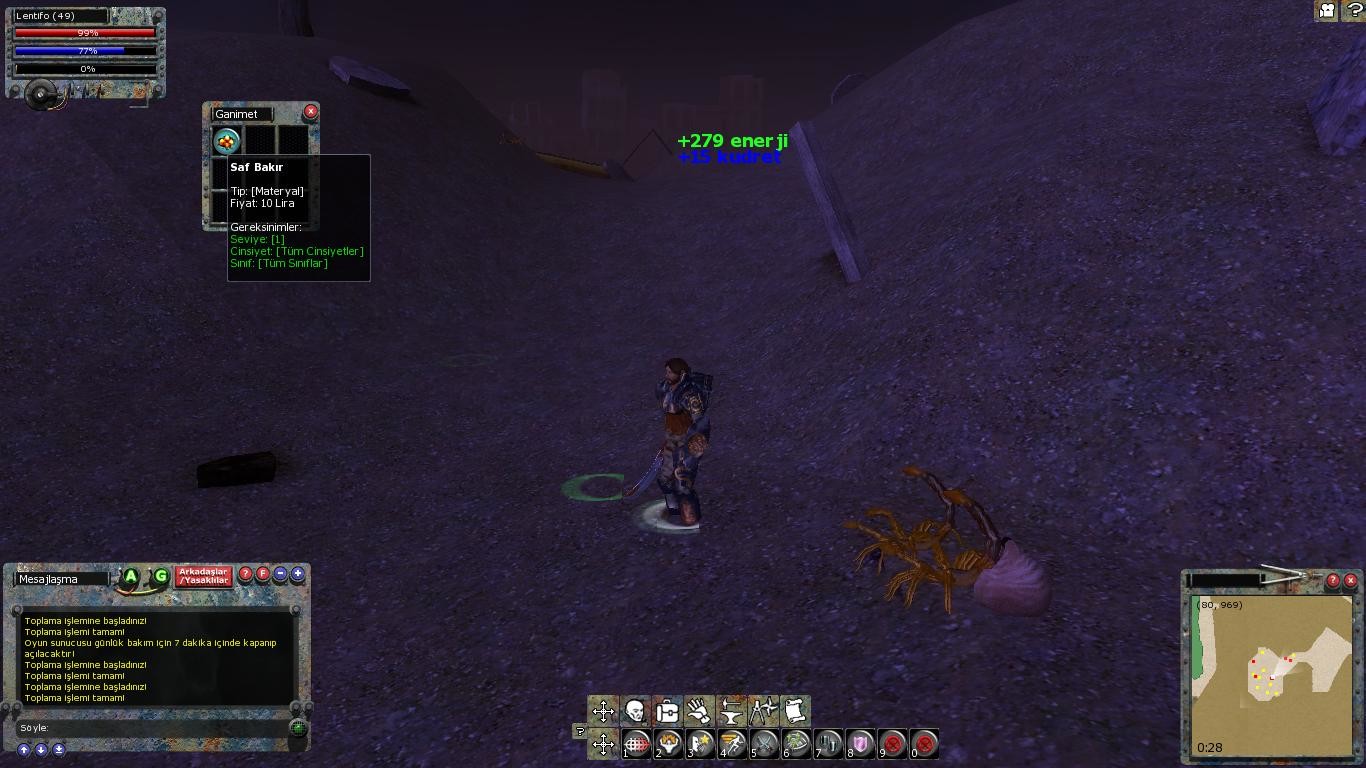Open the briefcase inventory icon
The height and width of the screenshot is (768, 1366).
click(x=667, y=711)
